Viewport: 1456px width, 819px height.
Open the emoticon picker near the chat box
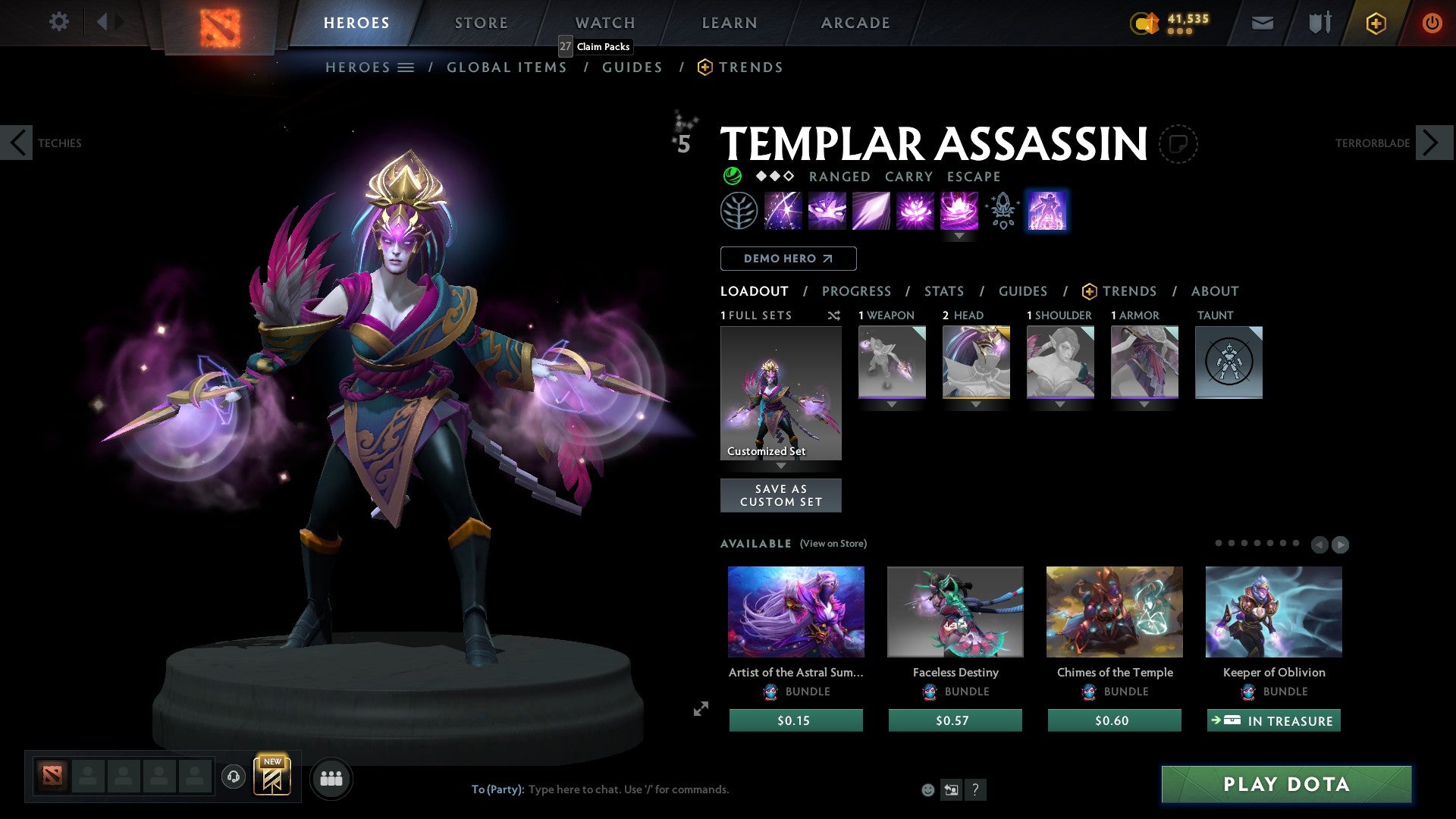pyautogui.click(x=927, y=789)
